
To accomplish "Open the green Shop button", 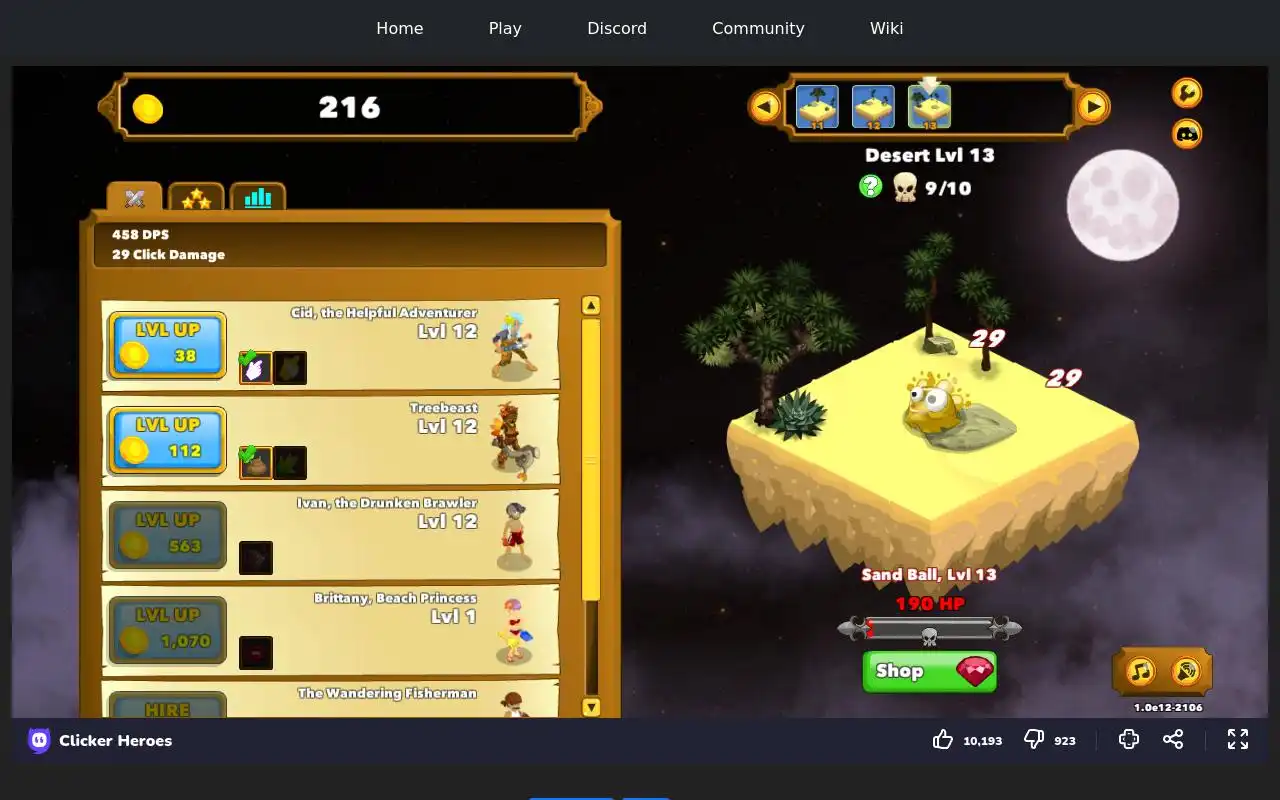I will tap(929, 671).
